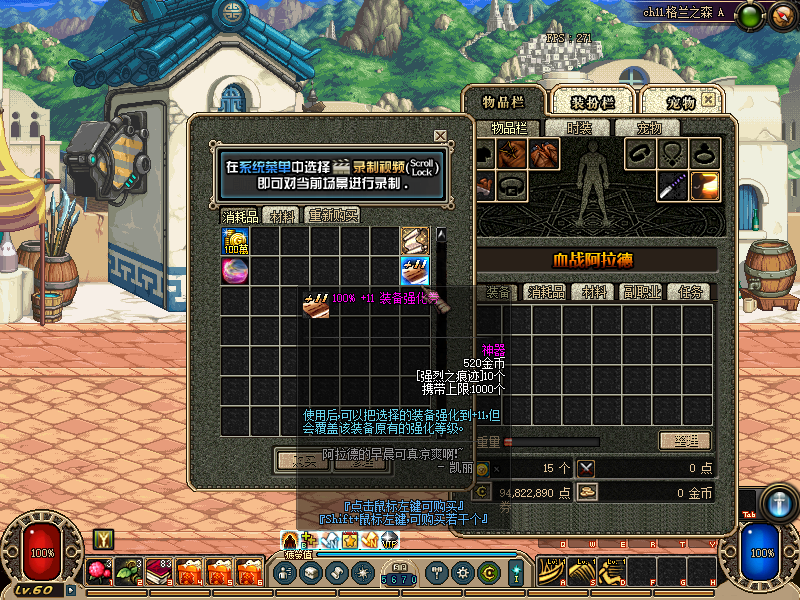Open the 重新购买 buyback tab
This screenshot has height=600, width=800.
click(333, 216)
